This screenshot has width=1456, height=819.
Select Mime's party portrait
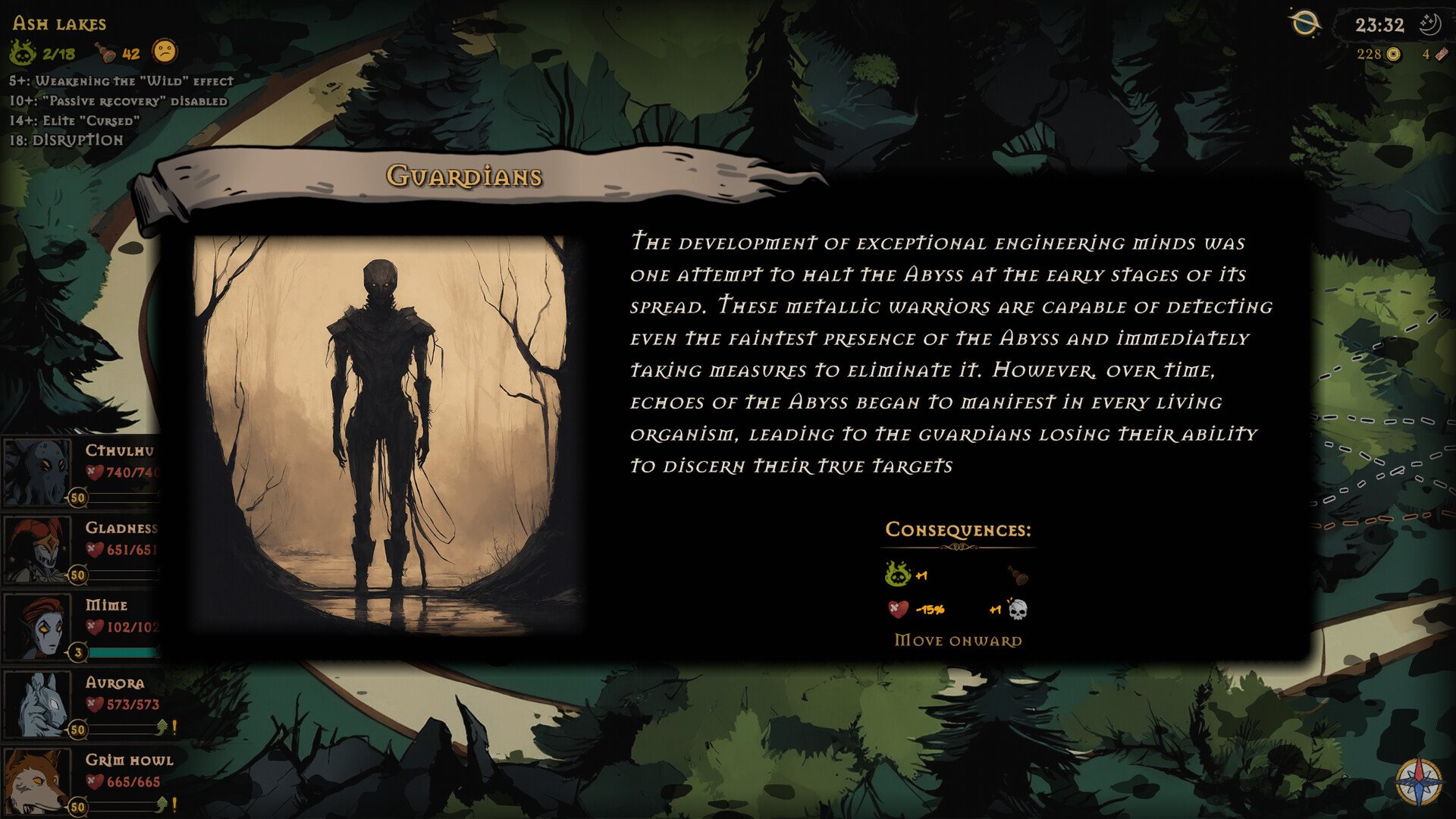(36, 626)
